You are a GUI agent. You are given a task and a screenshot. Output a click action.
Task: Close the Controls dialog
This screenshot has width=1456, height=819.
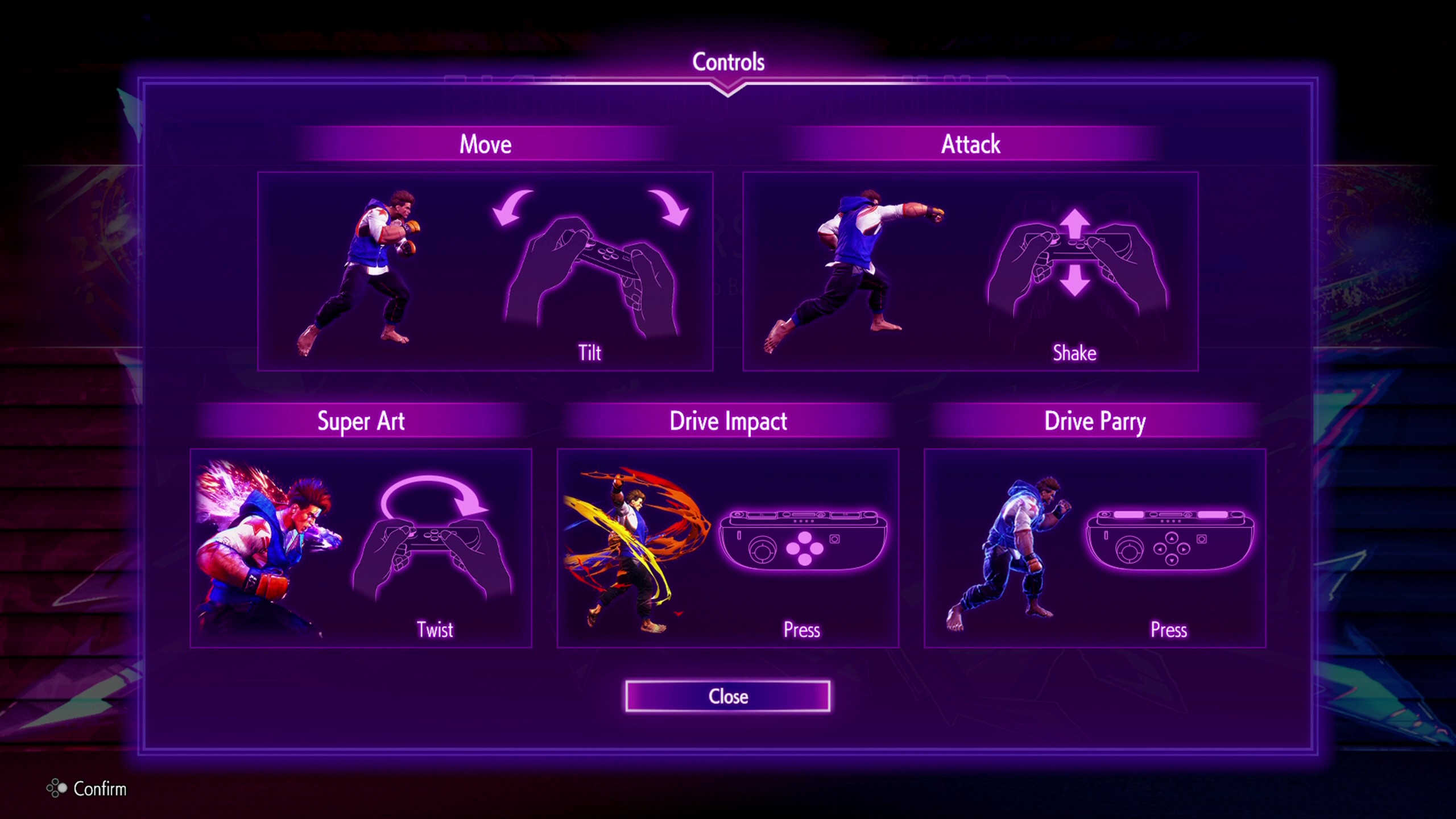pos(727,696)
